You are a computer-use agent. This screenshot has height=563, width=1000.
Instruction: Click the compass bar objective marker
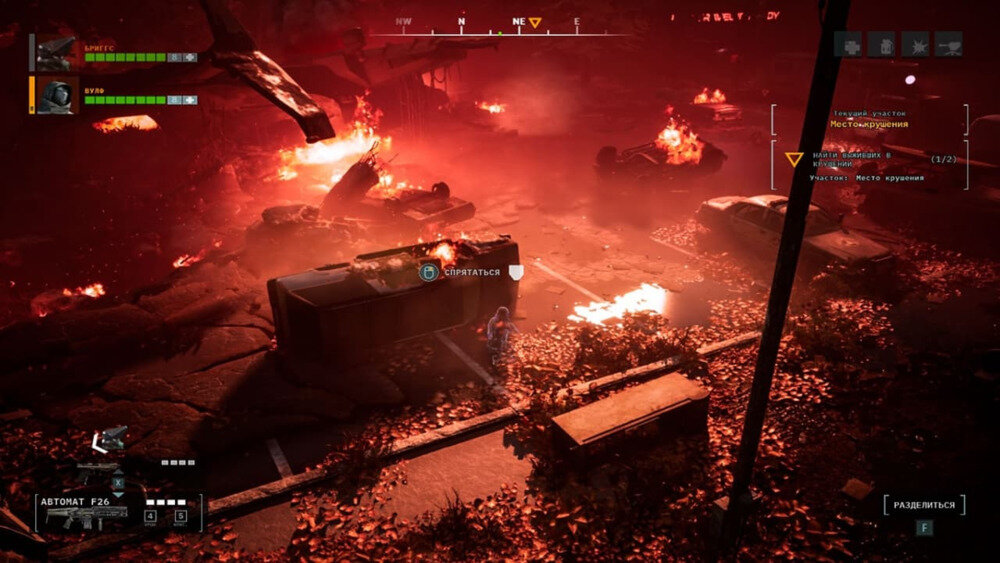pyautogui.click(x=535, y=22)
